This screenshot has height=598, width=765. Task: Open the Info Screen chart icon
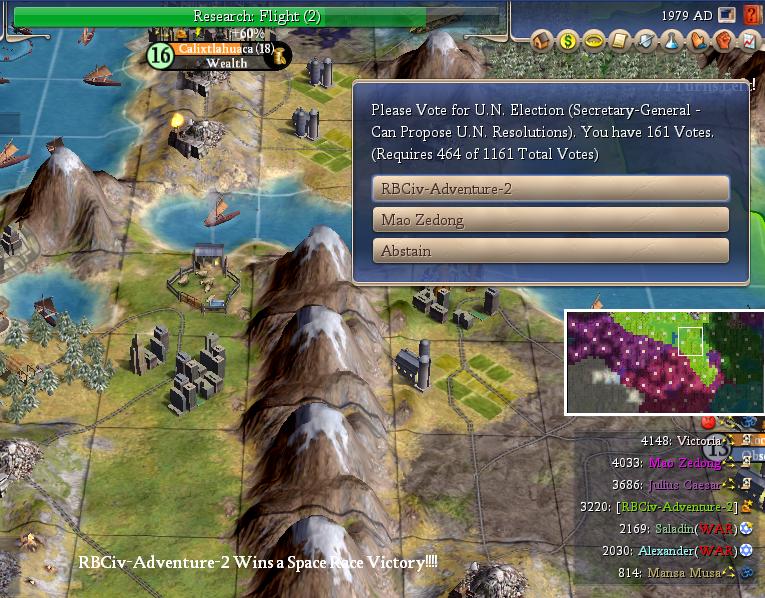tap(749, 42)
